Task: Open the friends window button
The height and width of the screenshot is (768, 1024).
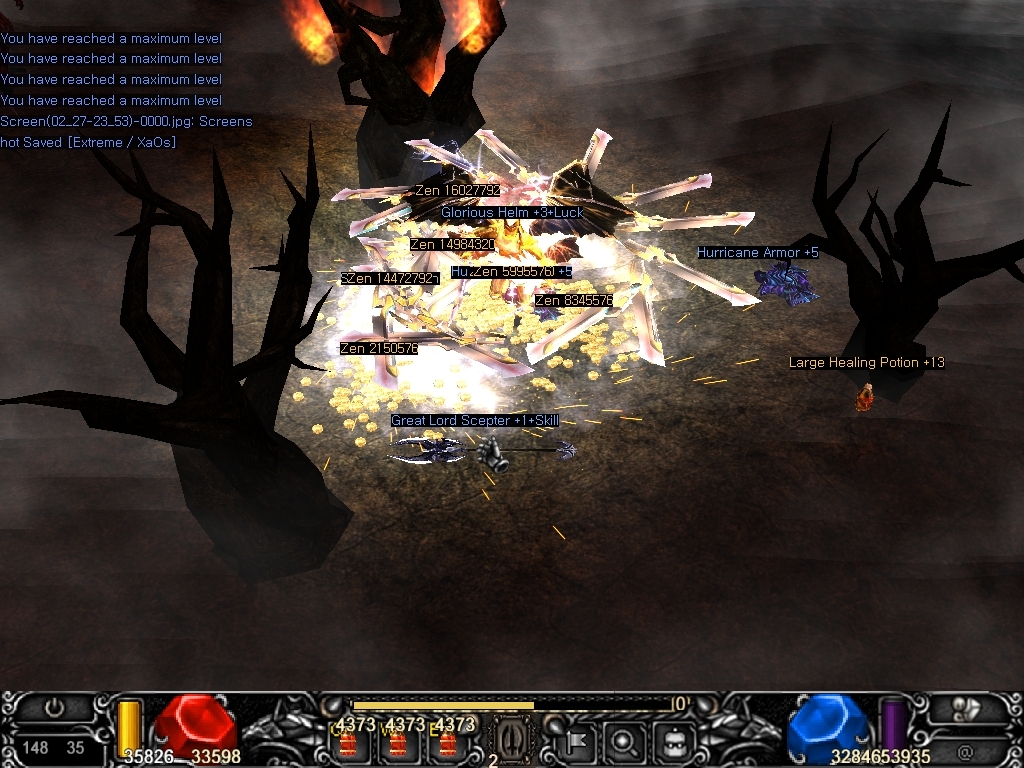Action: (966, 708)
